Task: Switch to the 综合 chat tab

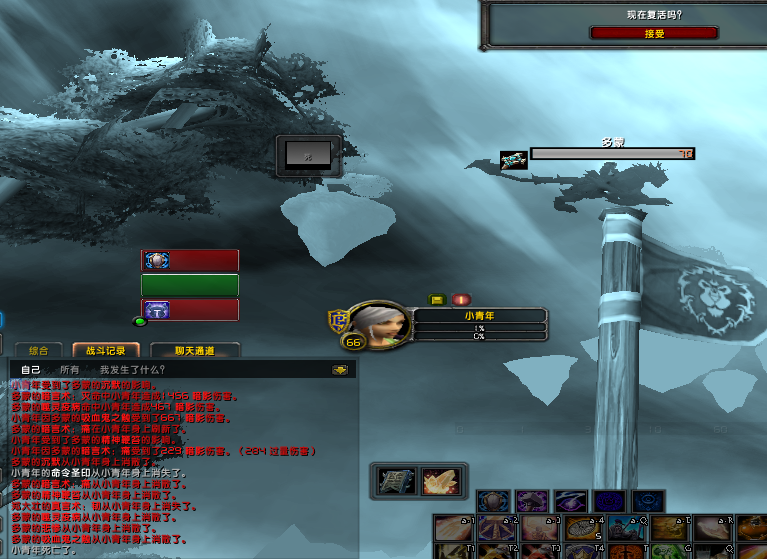Action: pyautogui.click(x=39, y=351)
